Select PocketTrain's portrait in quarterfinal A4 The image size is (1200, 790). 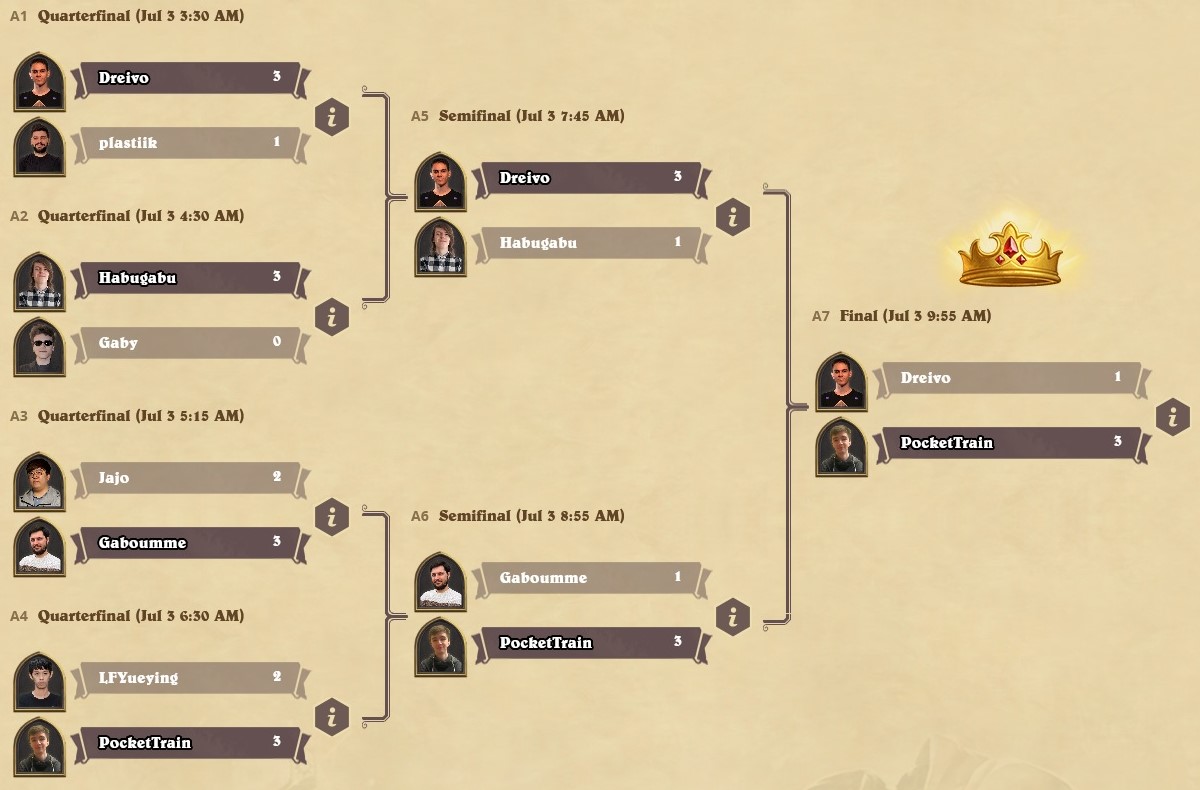coord(40,746)
